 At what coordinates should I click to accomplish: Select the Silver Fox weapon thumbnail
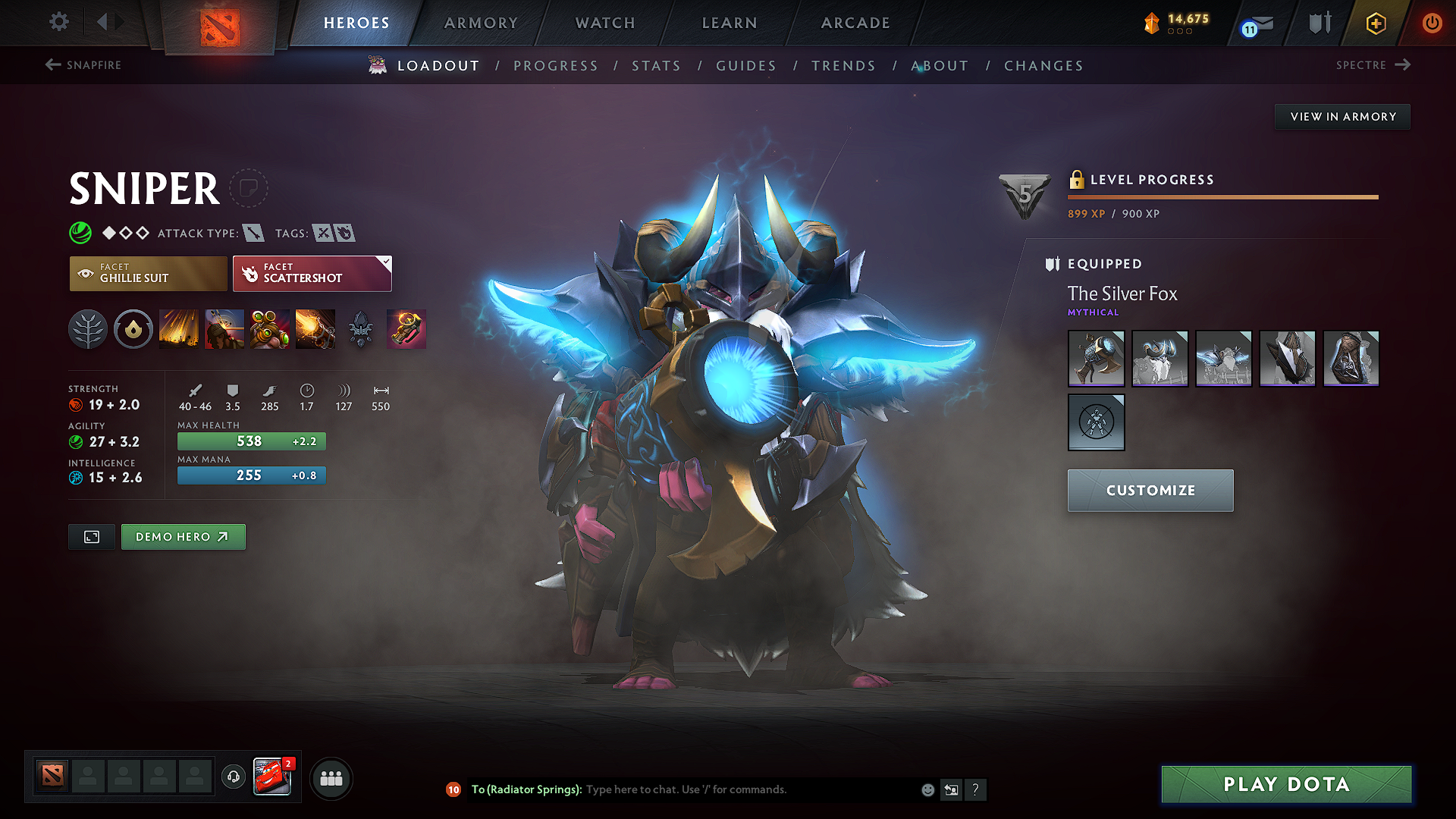(x=1096, y=358)
